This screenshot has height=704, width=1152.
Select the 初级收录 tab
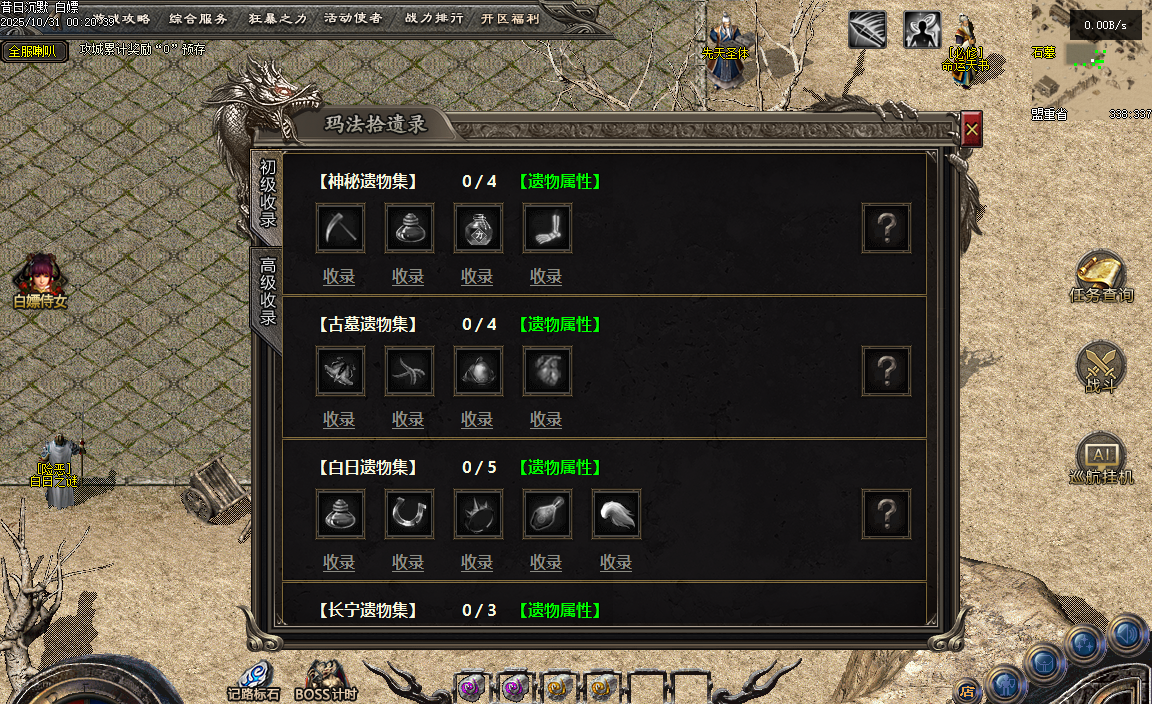pos(267,193)
